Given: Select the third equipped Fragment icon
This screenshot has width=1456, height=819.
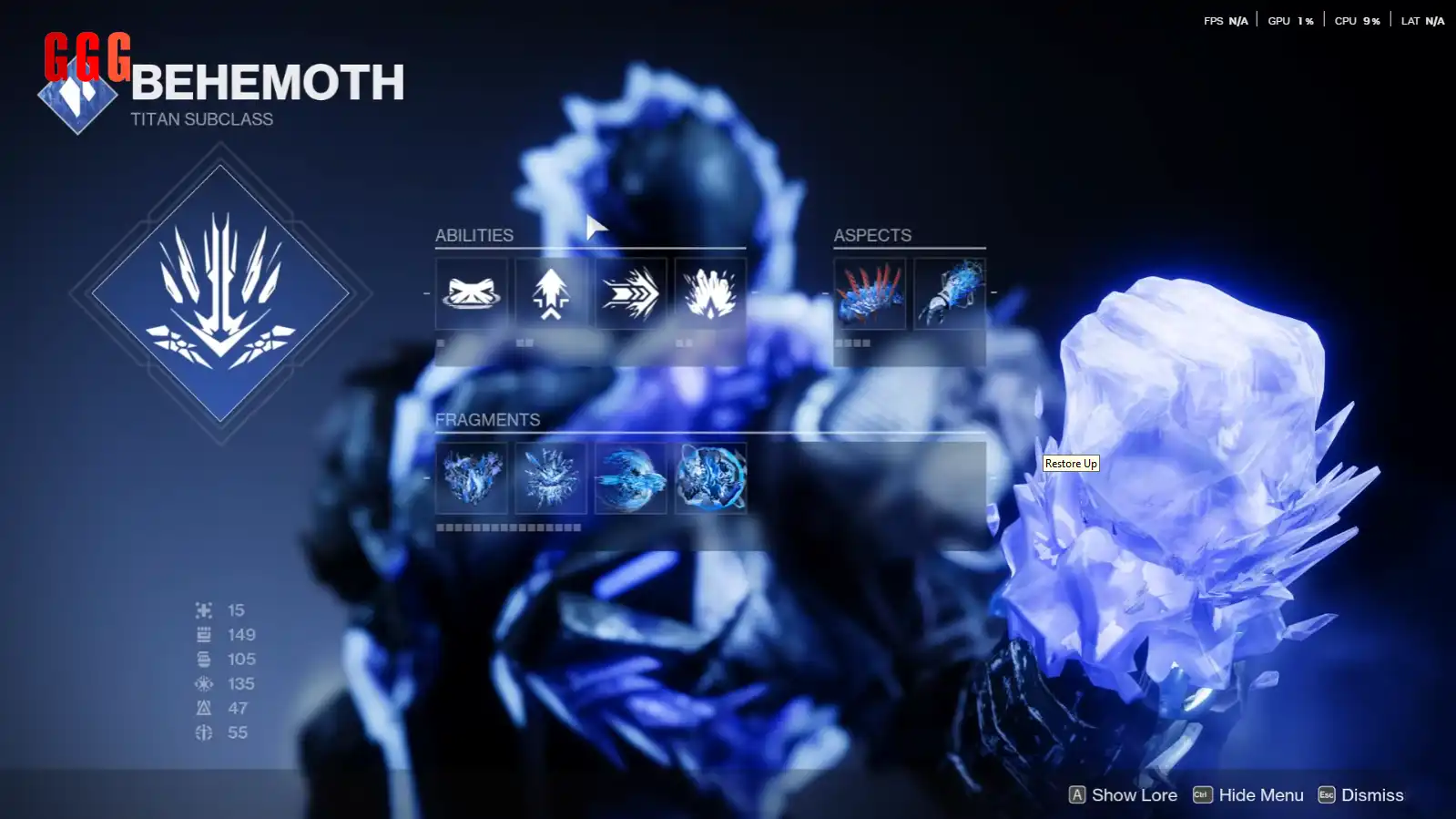Looking at the screenshot, I should [x=630, y=479].
